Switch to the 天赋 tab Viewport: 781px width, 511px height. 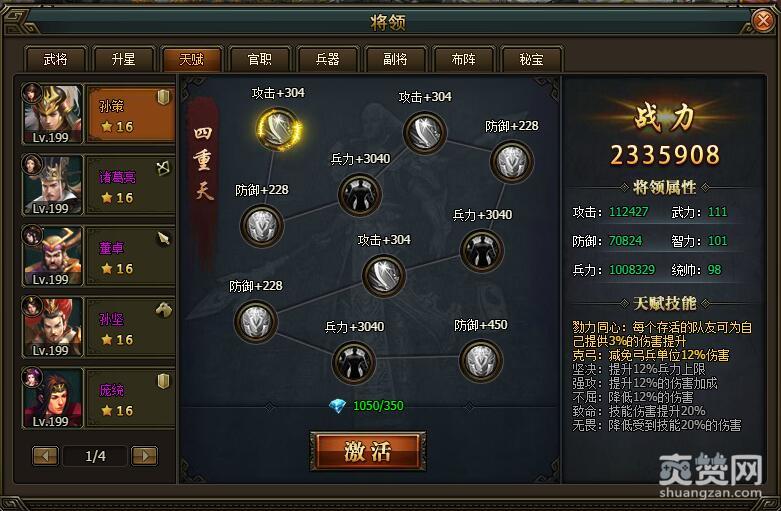tap(191, 59)
